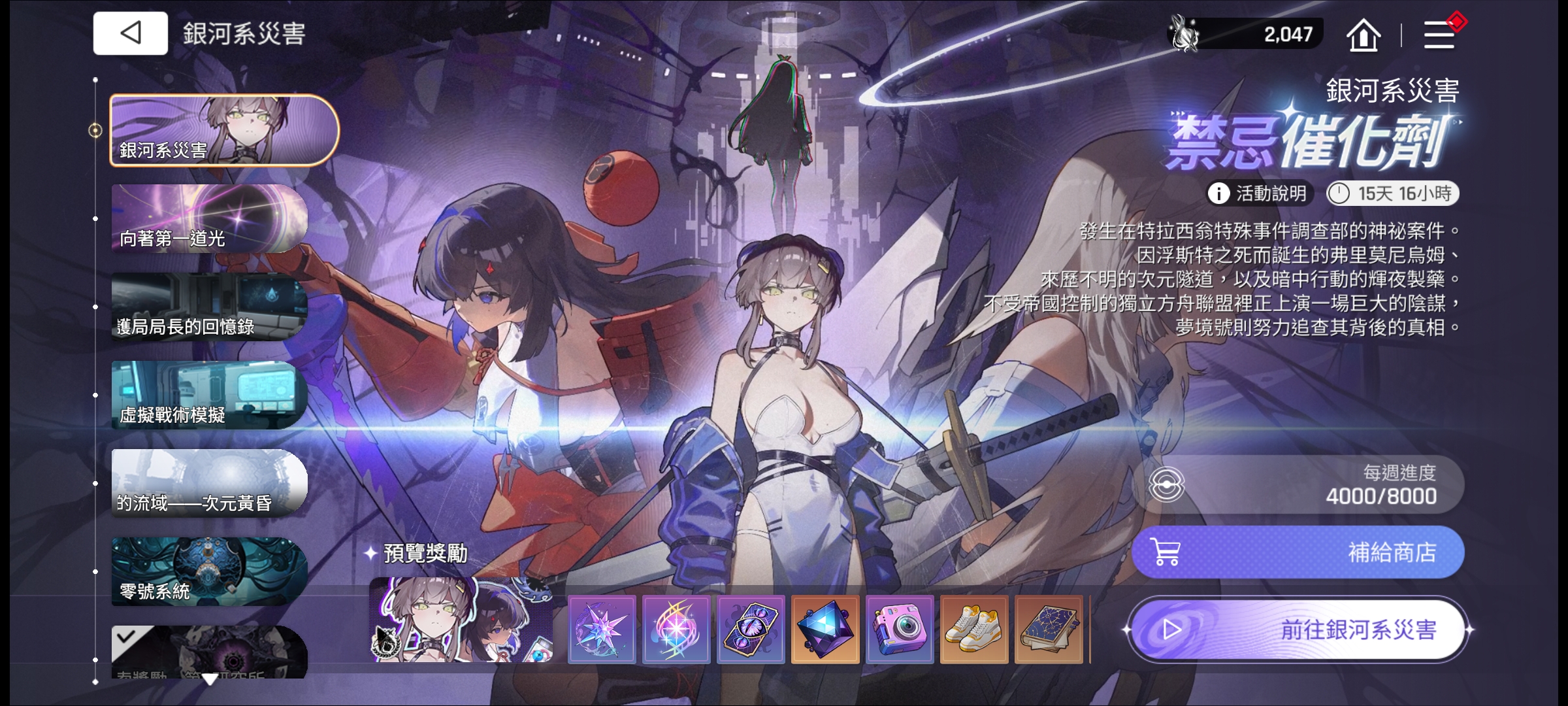Inspect the rainbow orb reward item
This screenshot has width=1568, height=706.
coord(676,630)
